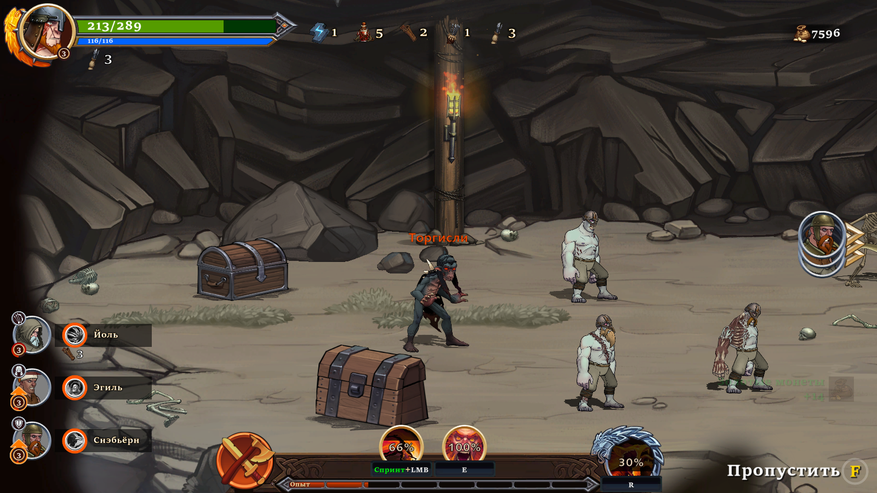This screenshot has width=877, height=493.
Task: Select party member Йоль's portrait
Action: click(x=32, y=334)
